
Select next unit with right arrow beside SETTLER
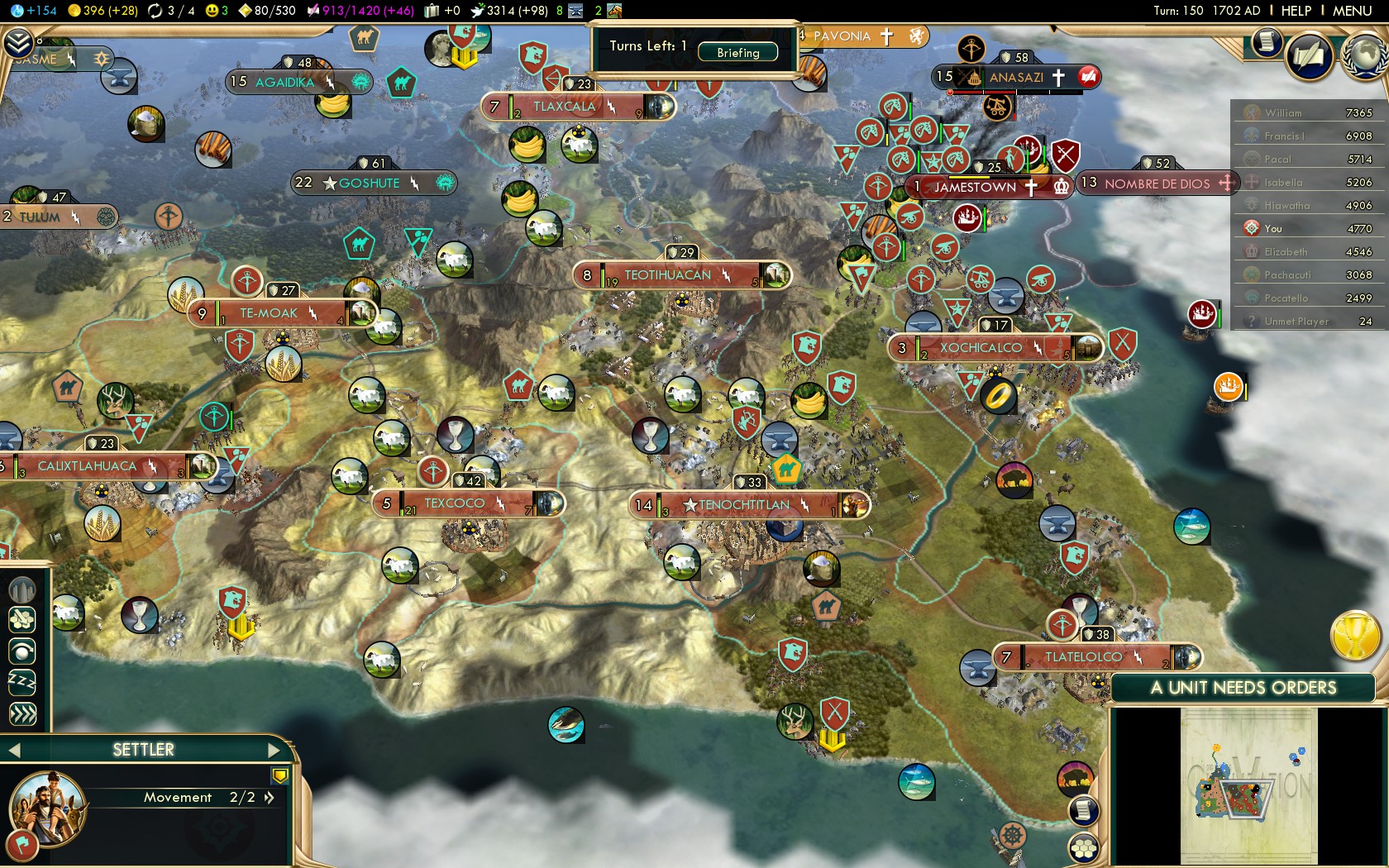pyautogui.click(x=274, y=750)
